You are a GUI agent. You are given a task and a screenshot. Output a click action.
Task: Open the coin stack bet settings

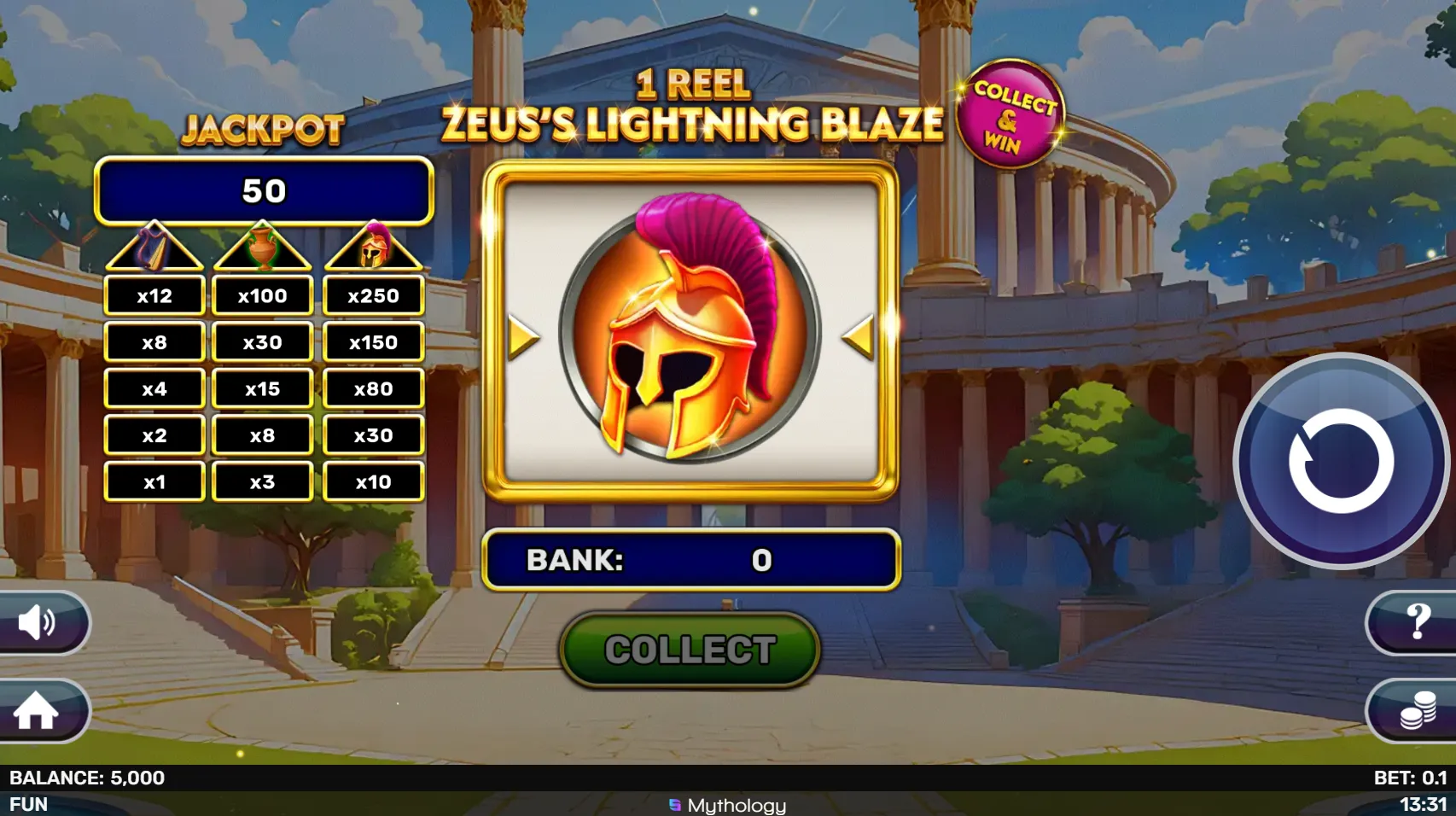point(1417,710)
